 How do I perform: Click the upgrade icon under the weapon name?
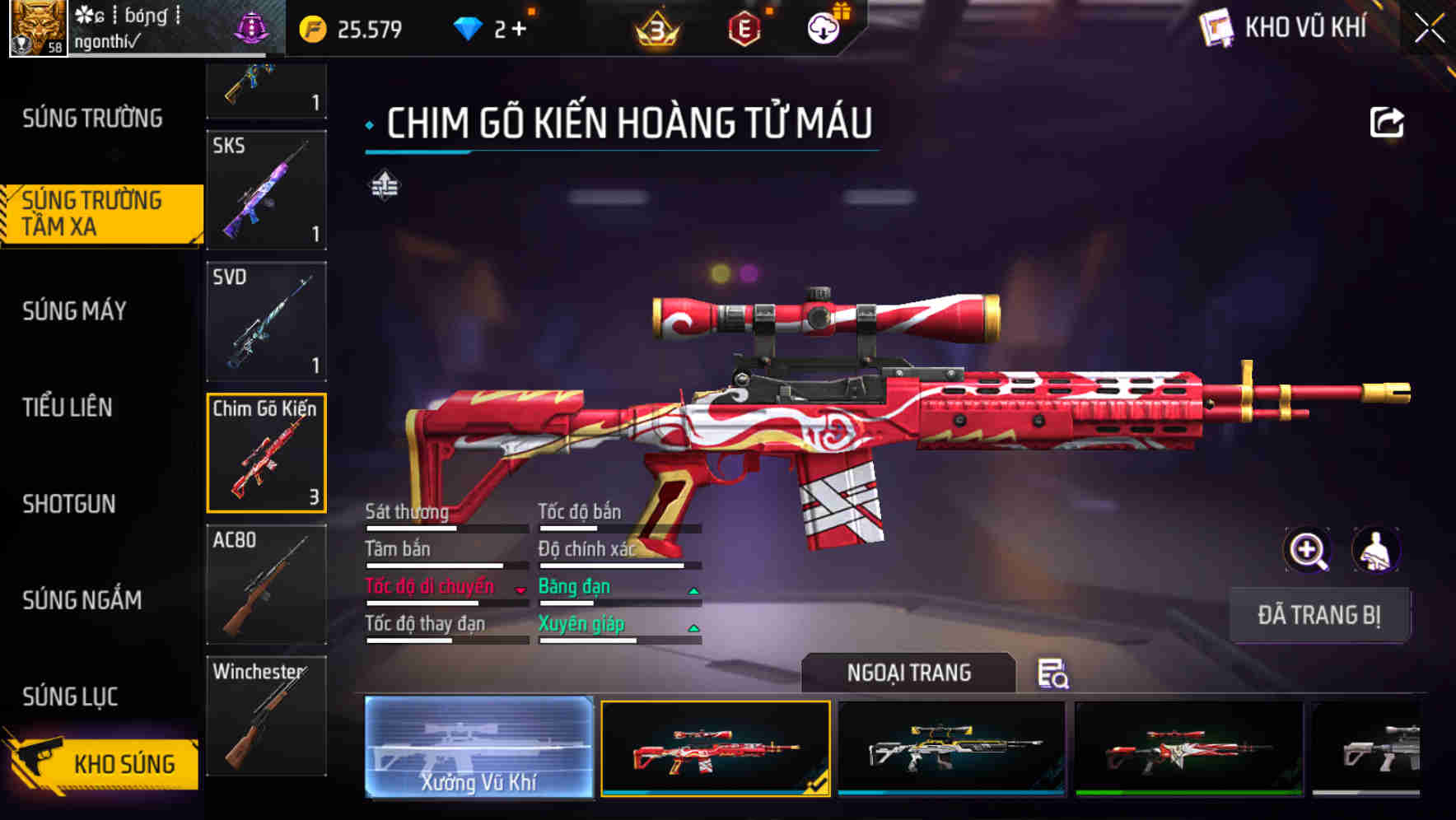(x=384, y=186)
